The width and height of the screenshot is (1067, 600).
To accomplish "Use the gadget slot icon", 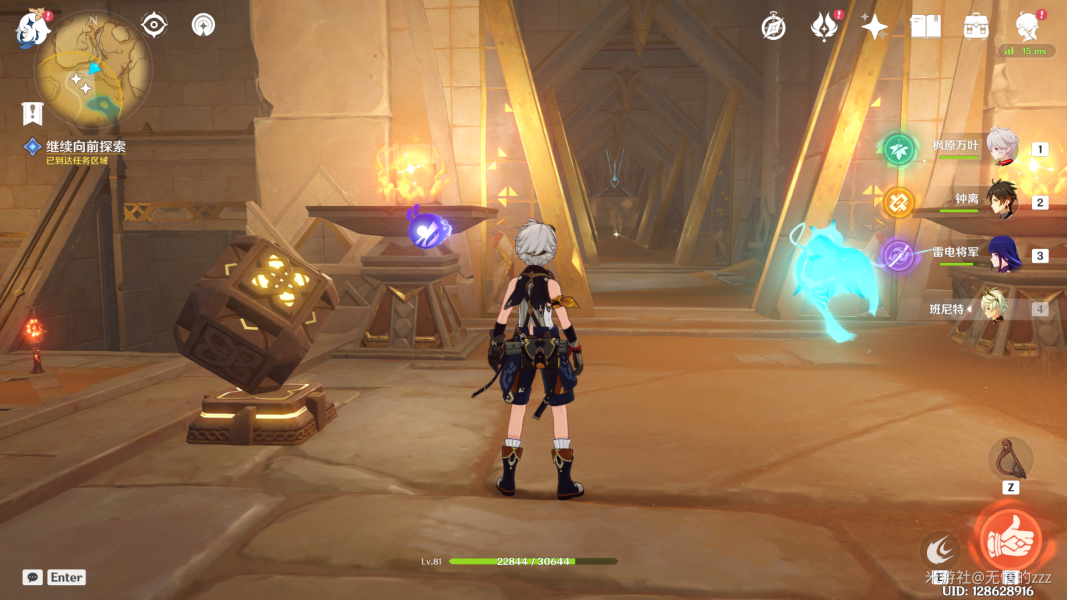I will click(1010, 459).
